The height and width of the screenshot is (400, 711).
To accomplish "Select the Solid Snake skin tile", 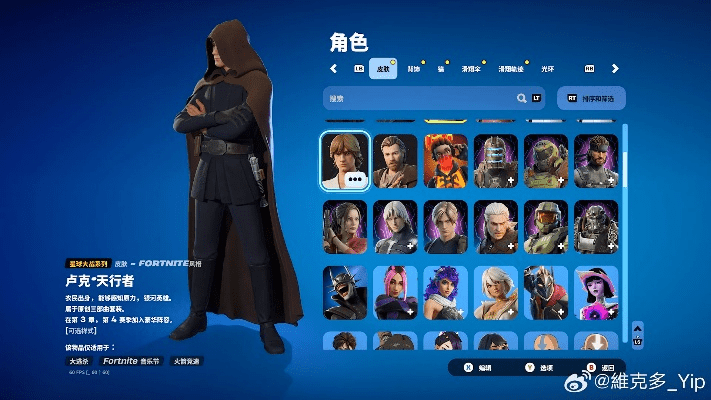I will coord(595,160).
